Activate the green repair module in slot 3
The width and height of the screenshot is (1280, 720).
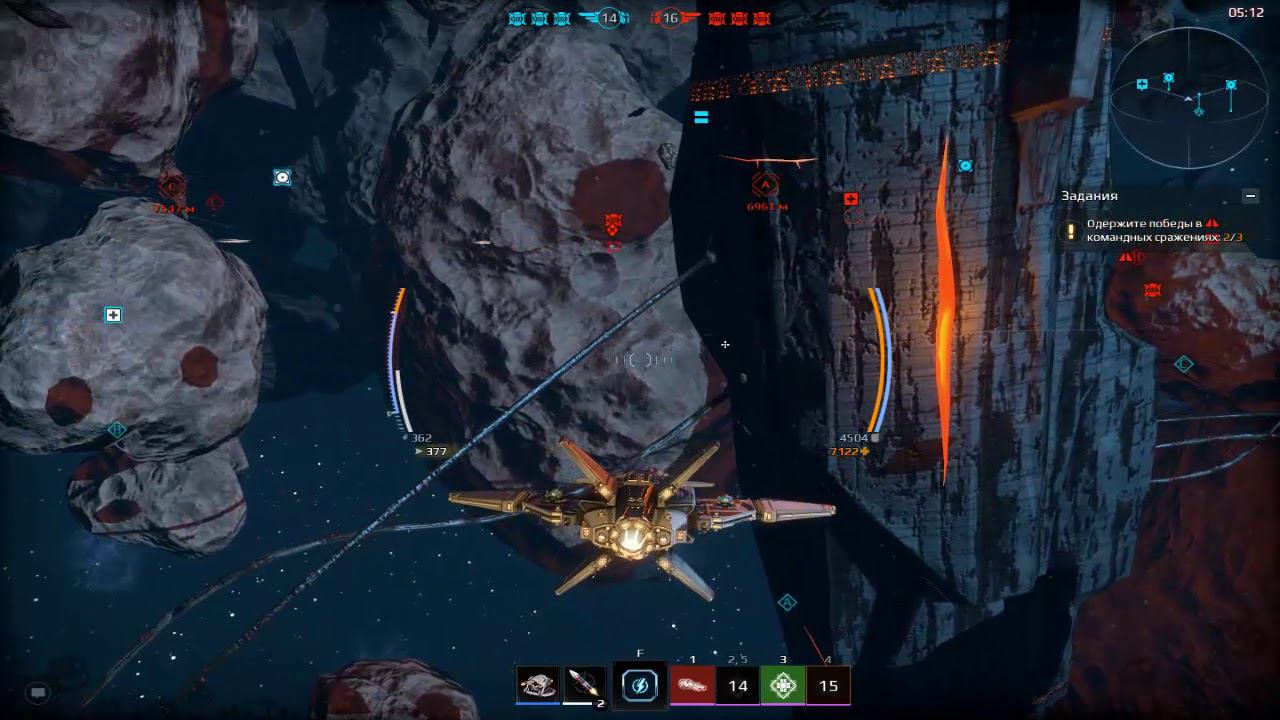coord(783,685)
